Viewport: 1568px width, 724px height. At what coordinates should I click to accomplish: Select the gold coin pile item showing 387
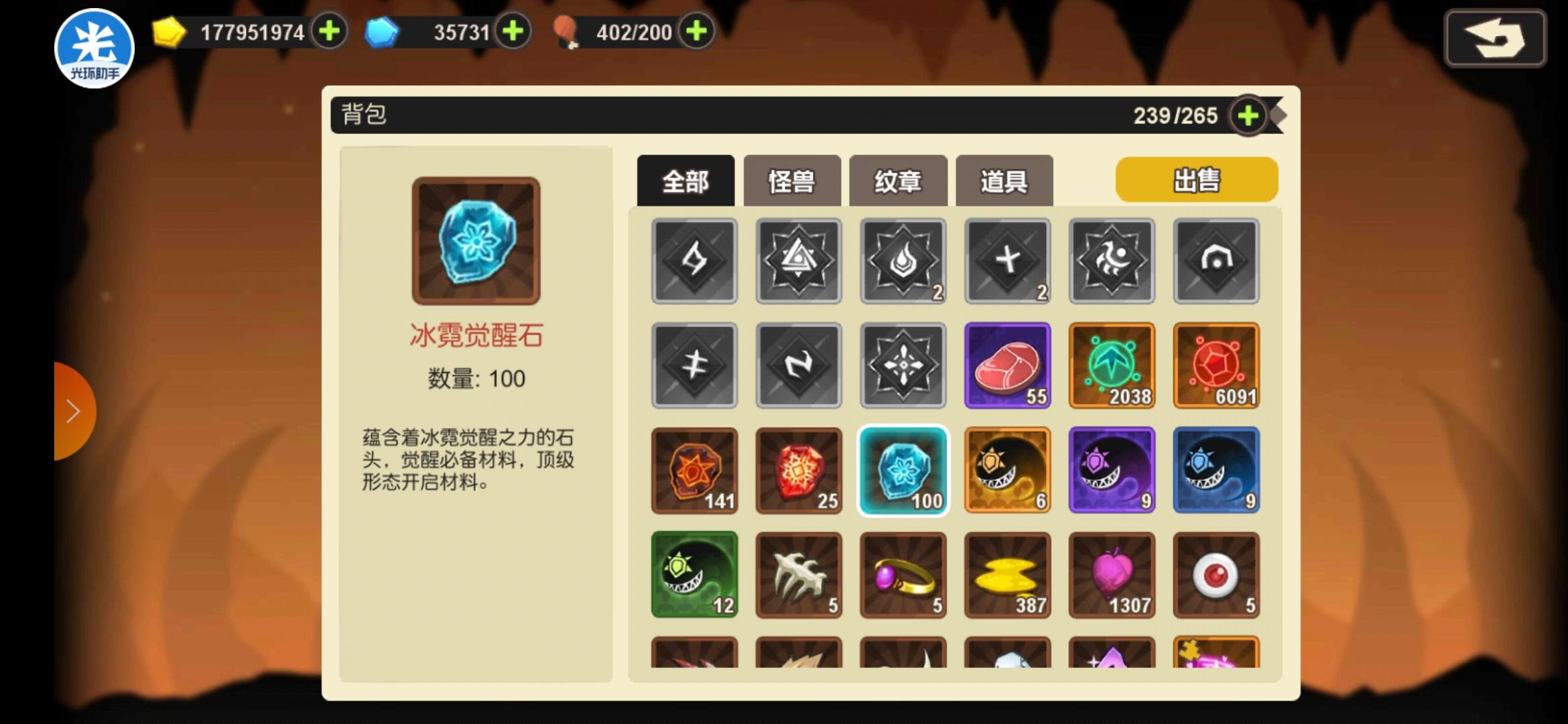tap(1007, 575)
